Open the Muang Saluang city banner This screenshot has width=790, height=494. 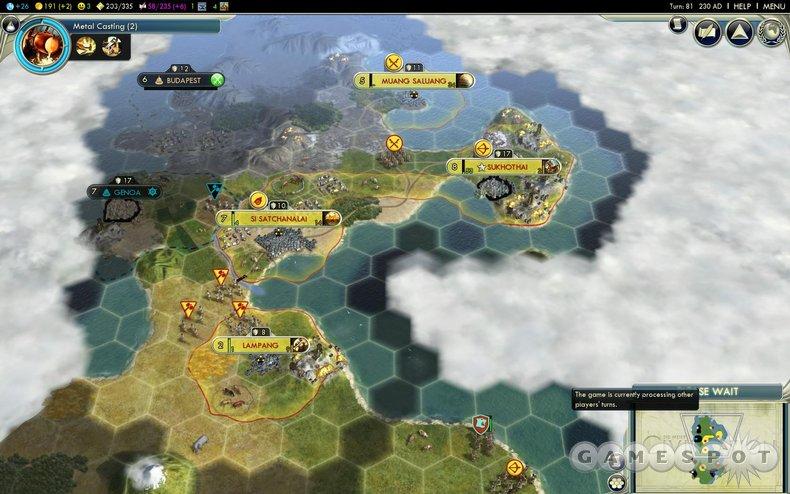[x=412, y=80]
